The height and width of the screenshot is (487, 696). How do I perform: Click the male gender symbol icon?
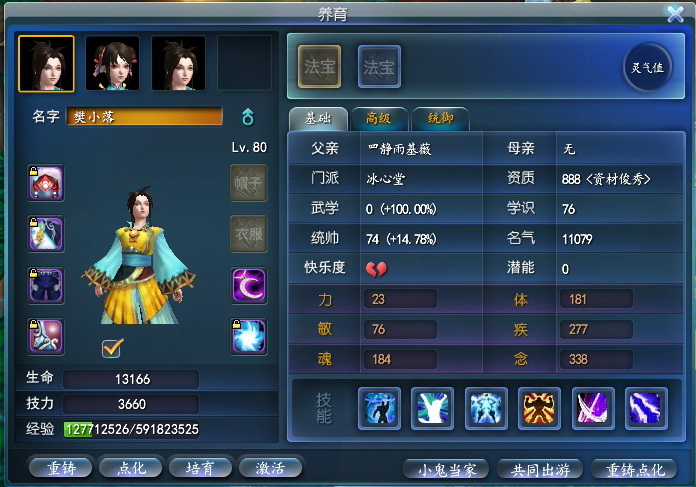coord(248,117)
